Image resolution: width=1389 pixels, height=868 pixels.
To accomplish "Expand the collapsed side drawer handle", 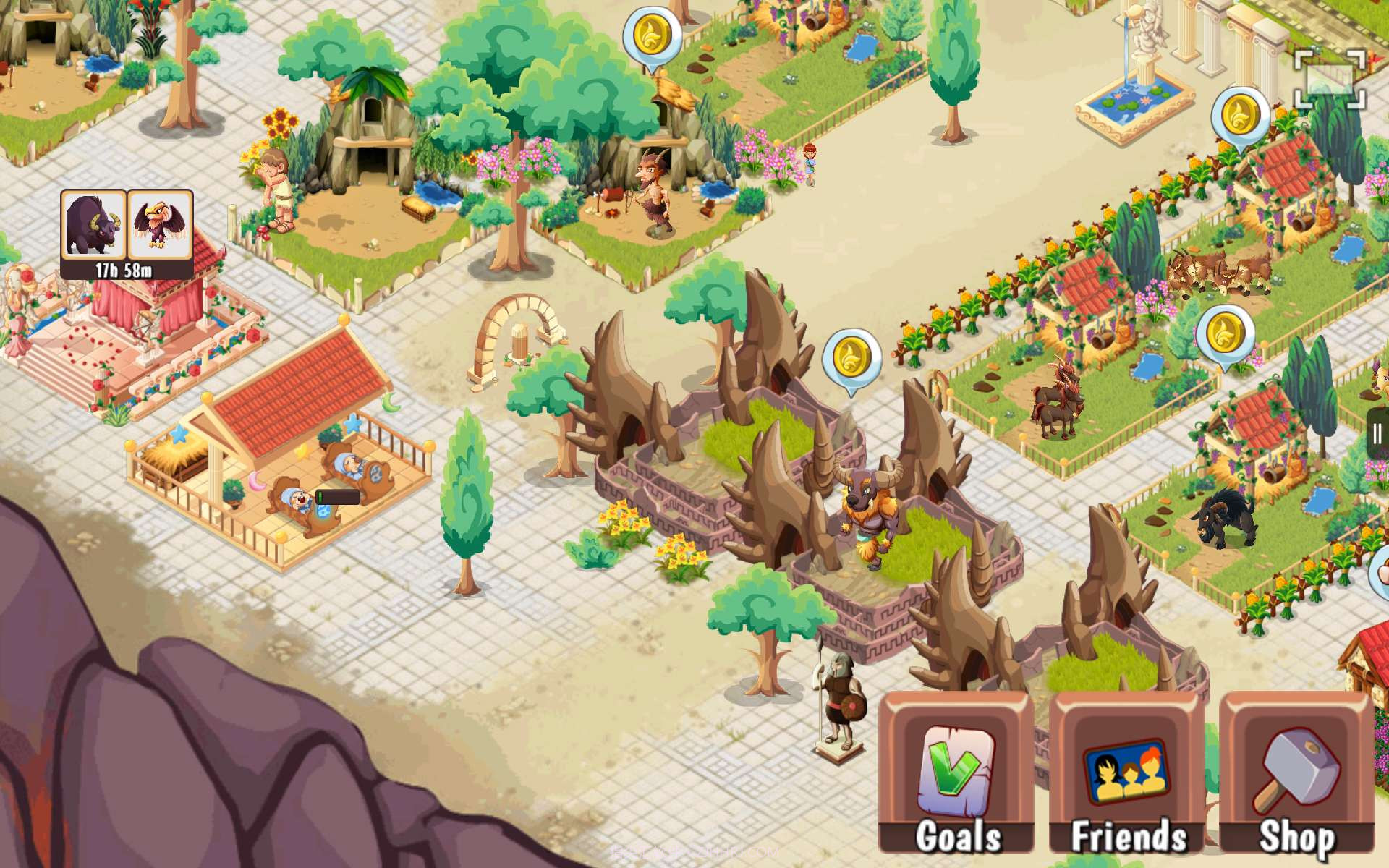I will tap(1377, 434).
